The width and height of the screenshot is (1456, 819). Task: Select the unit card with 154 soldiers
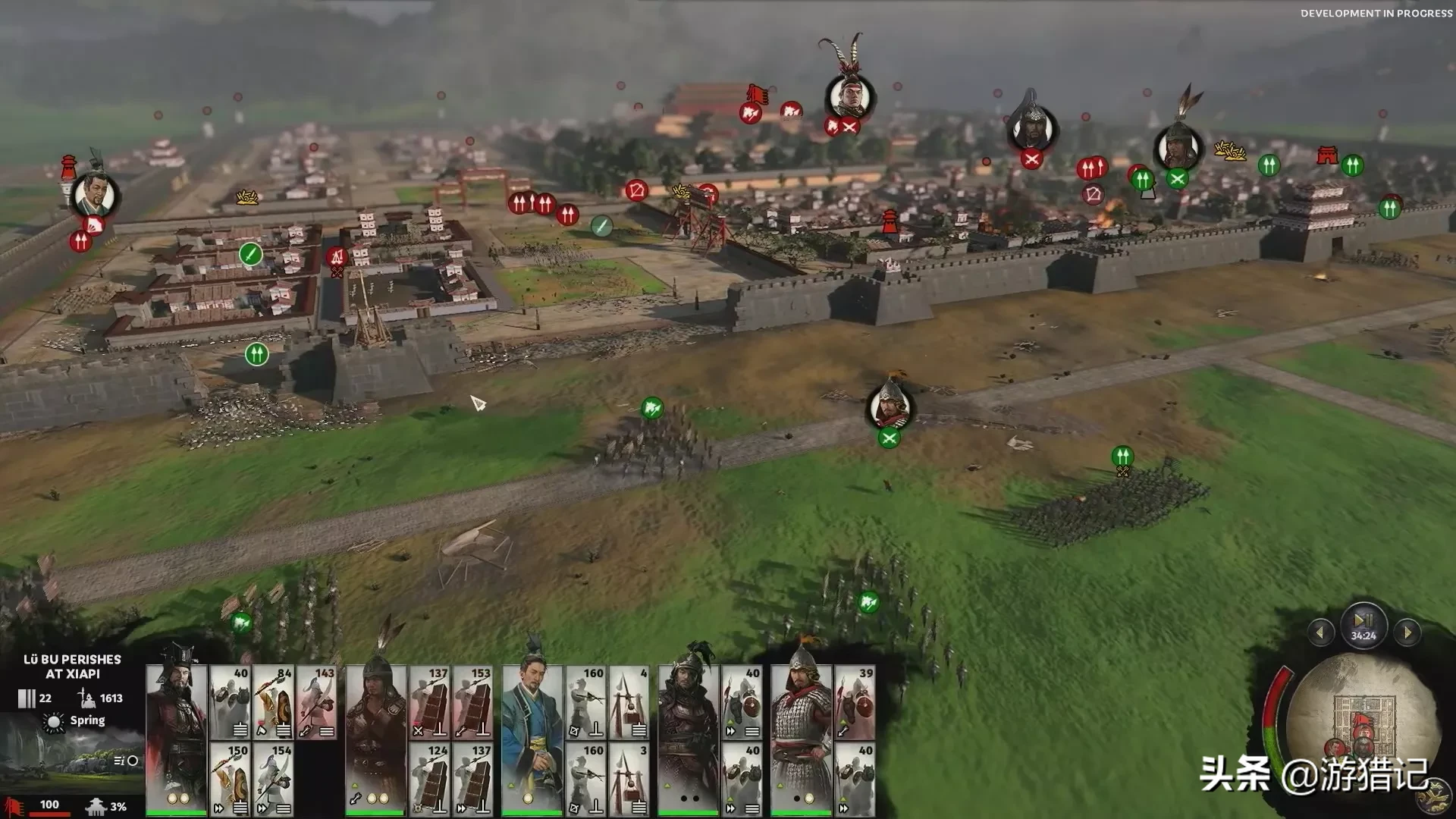point(274,779)
